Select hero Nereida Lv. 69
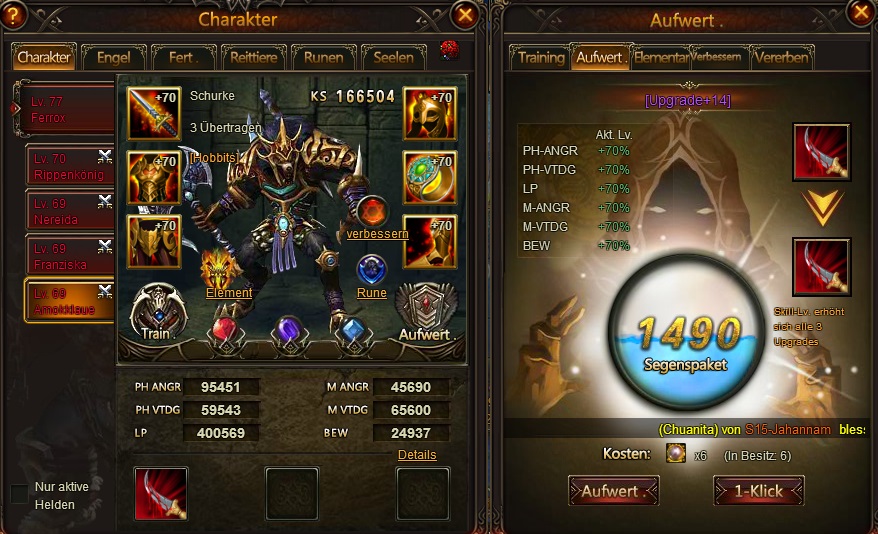The image size is (878, 534). 69,211
